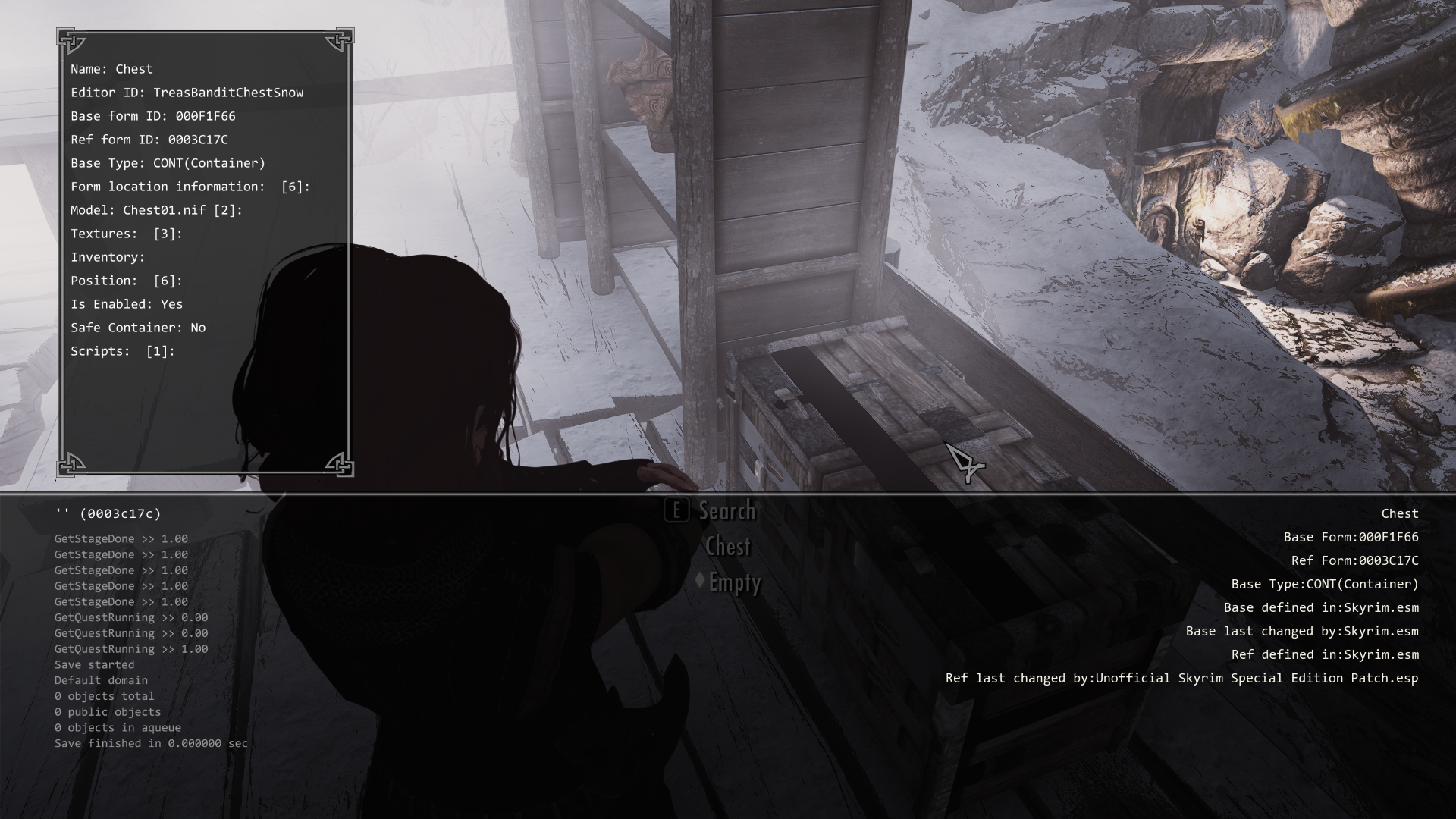Toggle the Safe Container: No setting
Image resolution: width=1456 pixels, height=819 pixels.
click(139, 328)
